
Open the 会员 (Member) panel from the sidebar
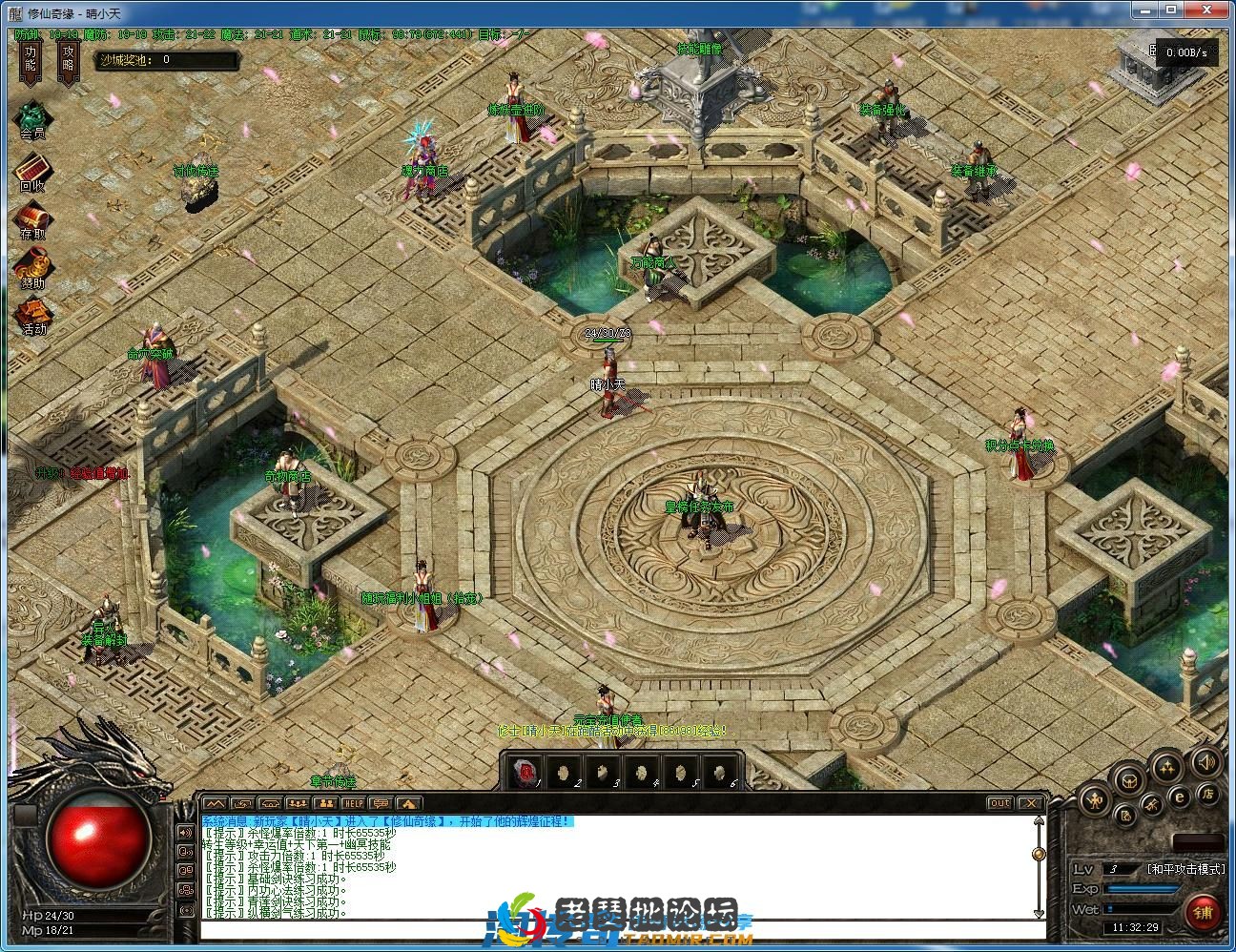tap(31, 117)
